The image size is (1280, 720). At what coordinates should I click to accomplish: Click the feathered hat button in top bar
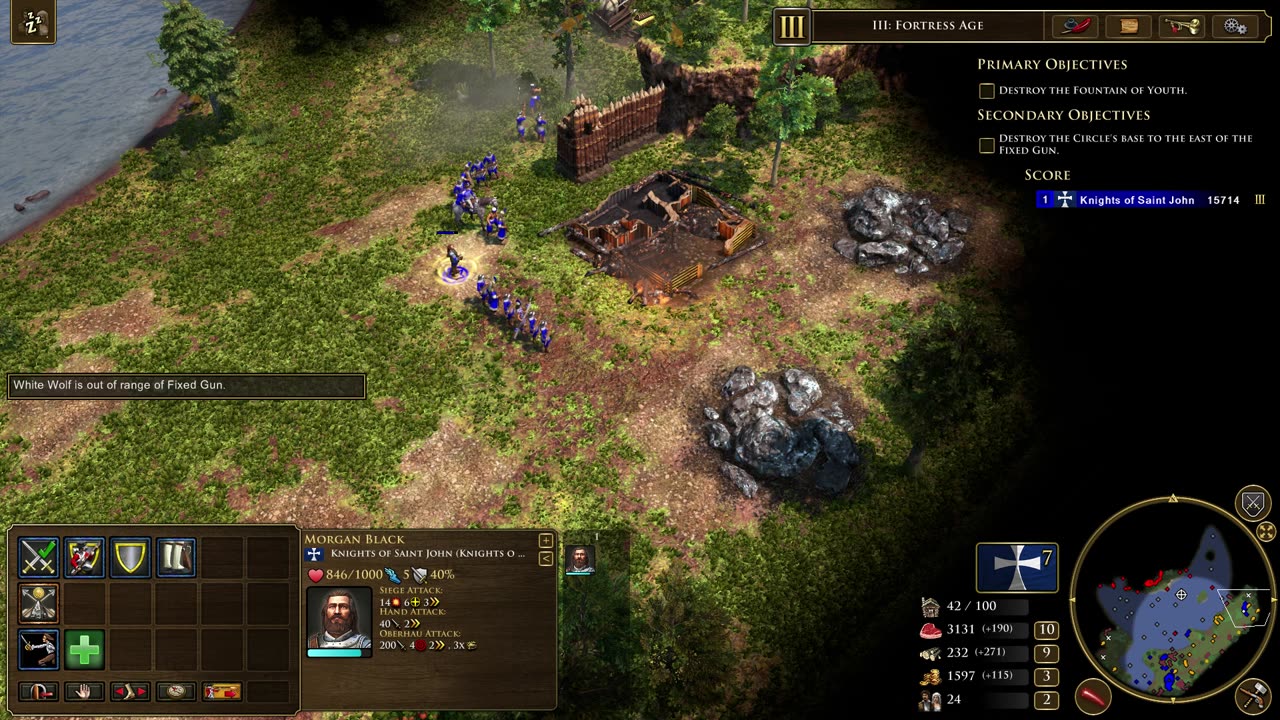click(1076, 26)
